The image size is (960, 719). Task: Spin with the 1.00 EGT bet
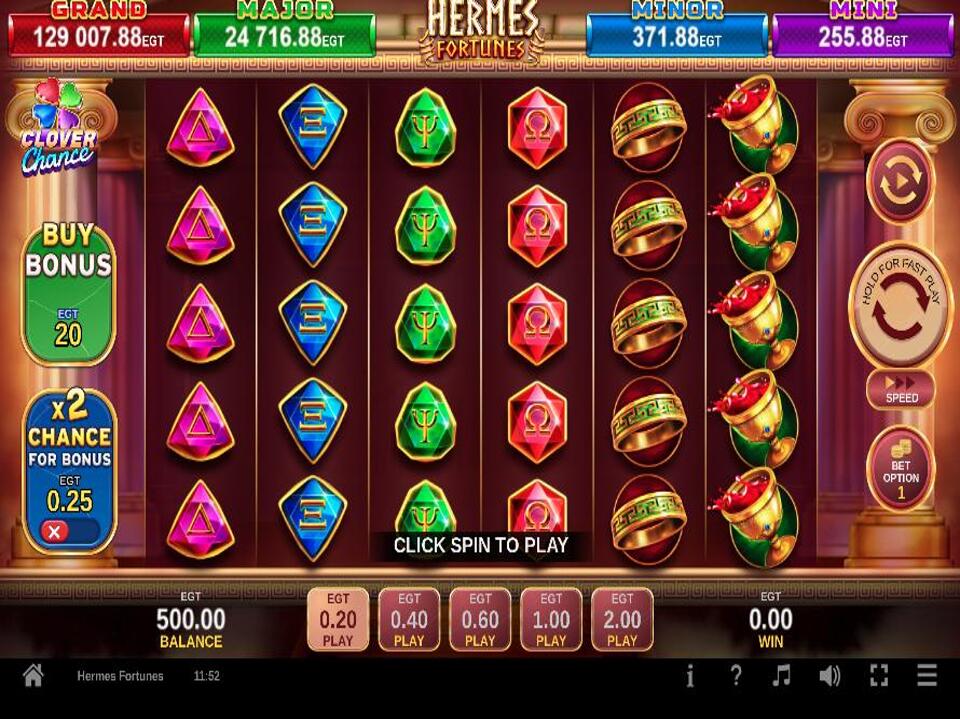pos(551,619)
